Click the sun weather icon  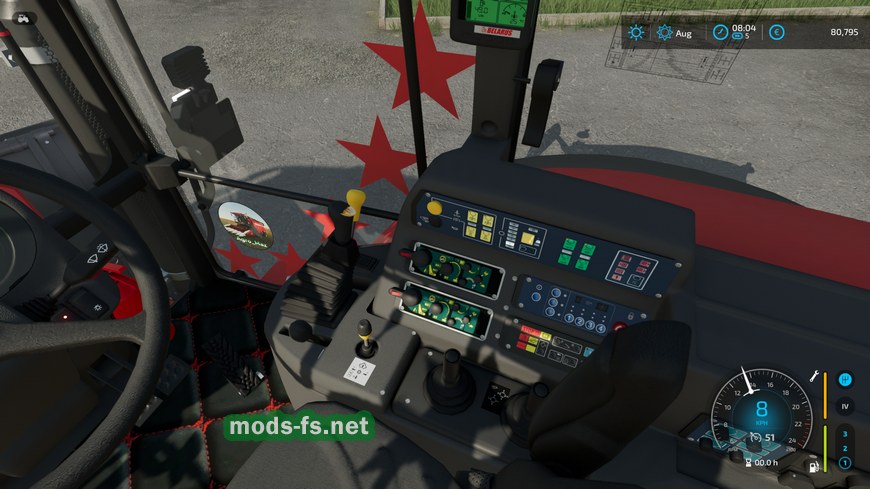pyautogui.click(x=636, y=33)
